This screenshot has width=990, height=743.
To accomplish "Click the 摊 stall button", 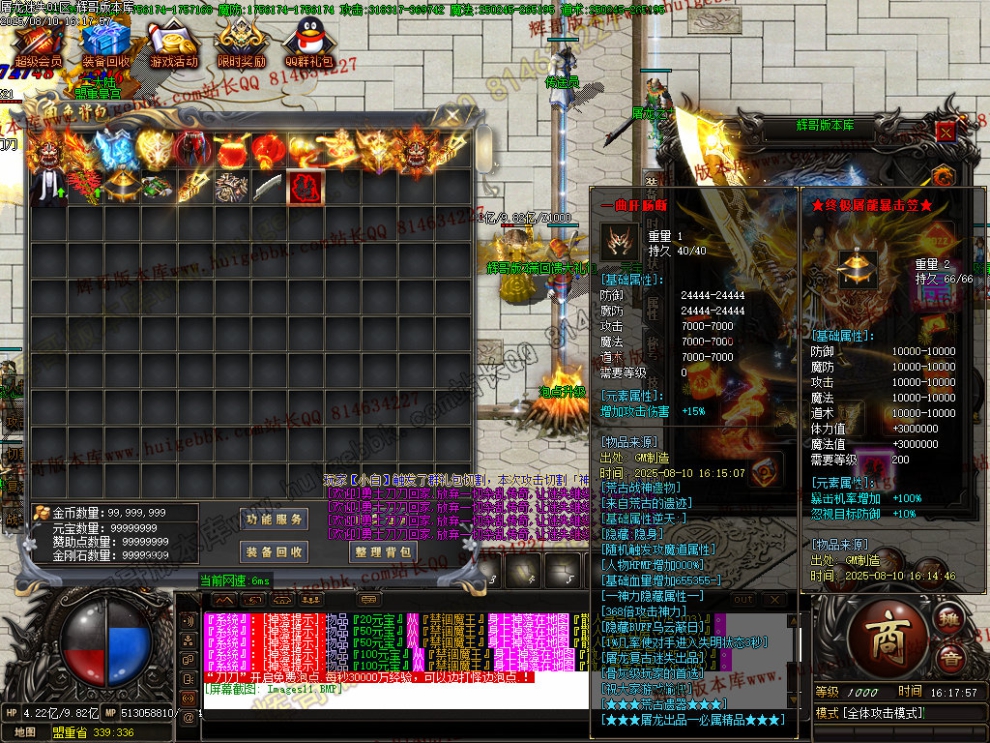I will (949, 616).
